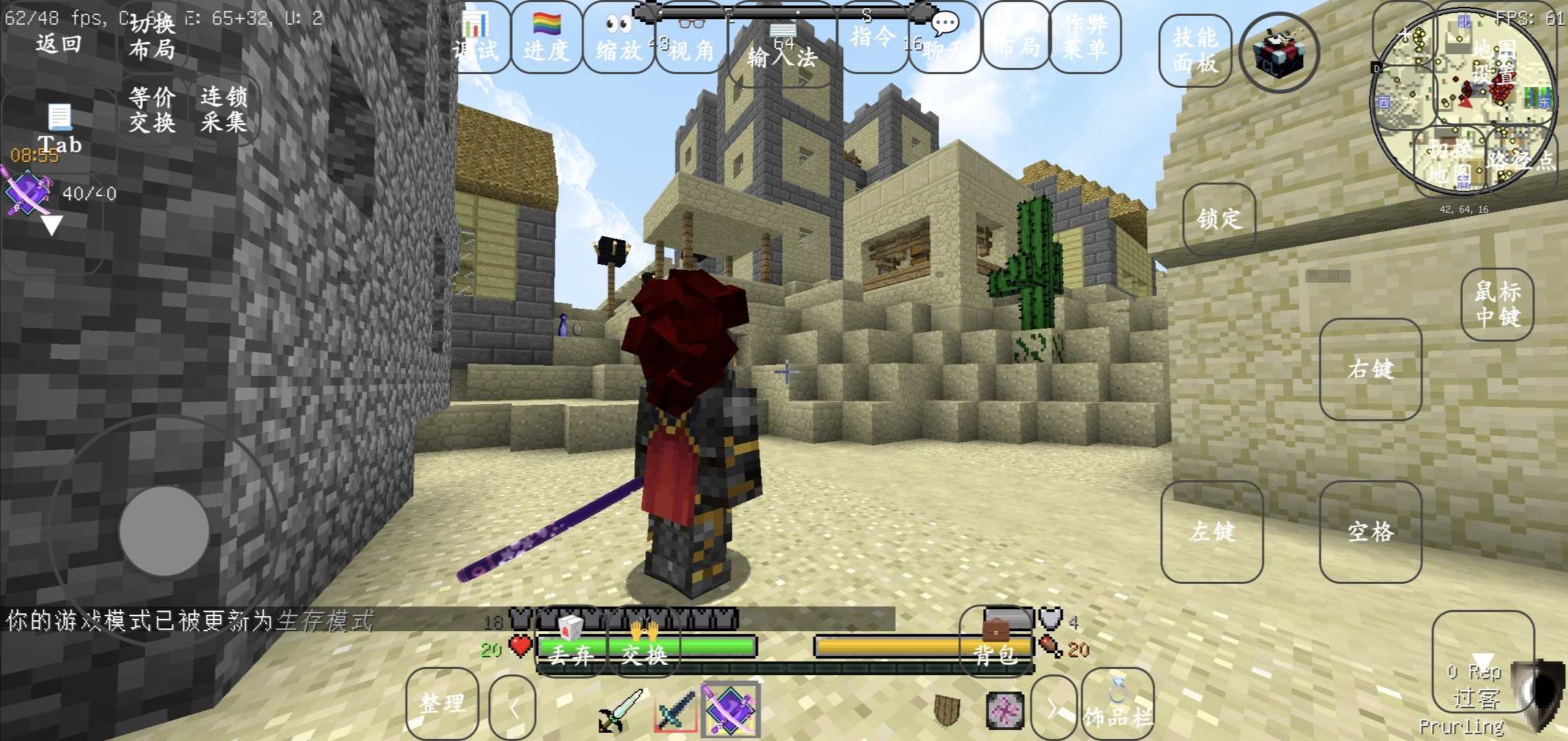The image size is (1568, 741).
Task: Tap the 右键 right-click button
Action: pyautogui.click(x=1370, y=369)
